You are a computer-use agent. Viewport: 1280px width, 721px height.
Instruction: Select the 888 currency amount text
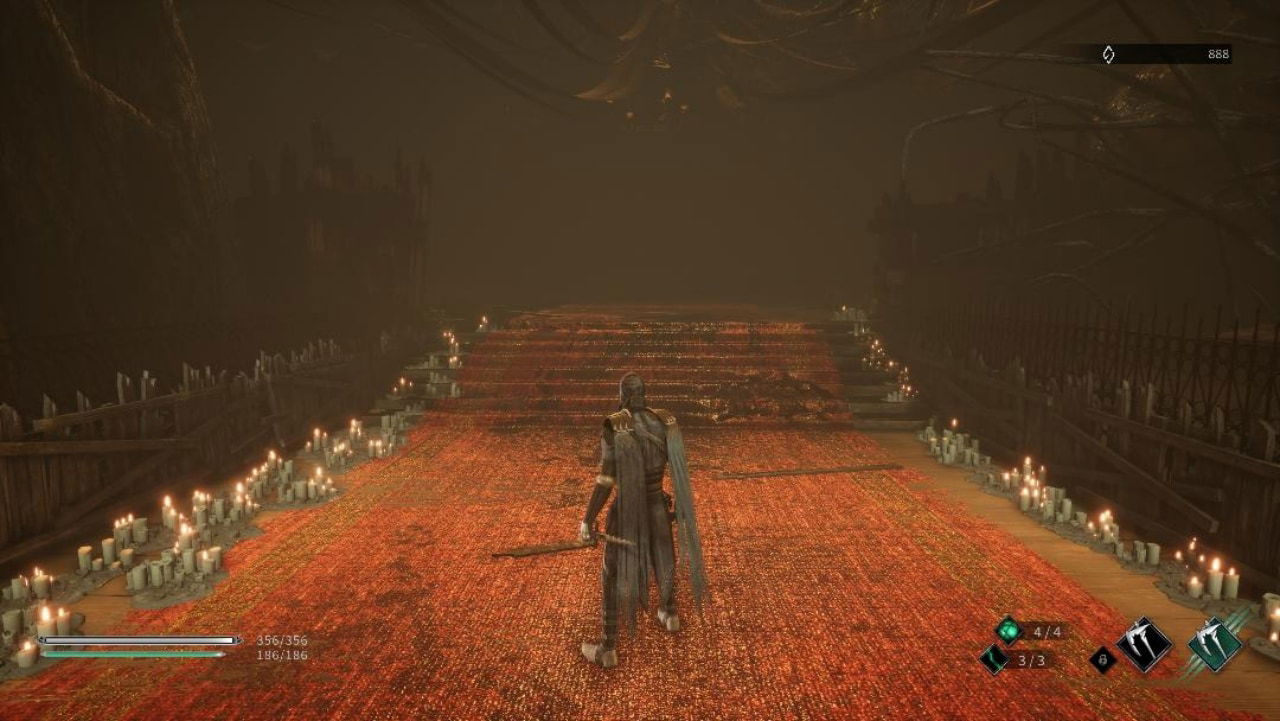coord(1219,53)
